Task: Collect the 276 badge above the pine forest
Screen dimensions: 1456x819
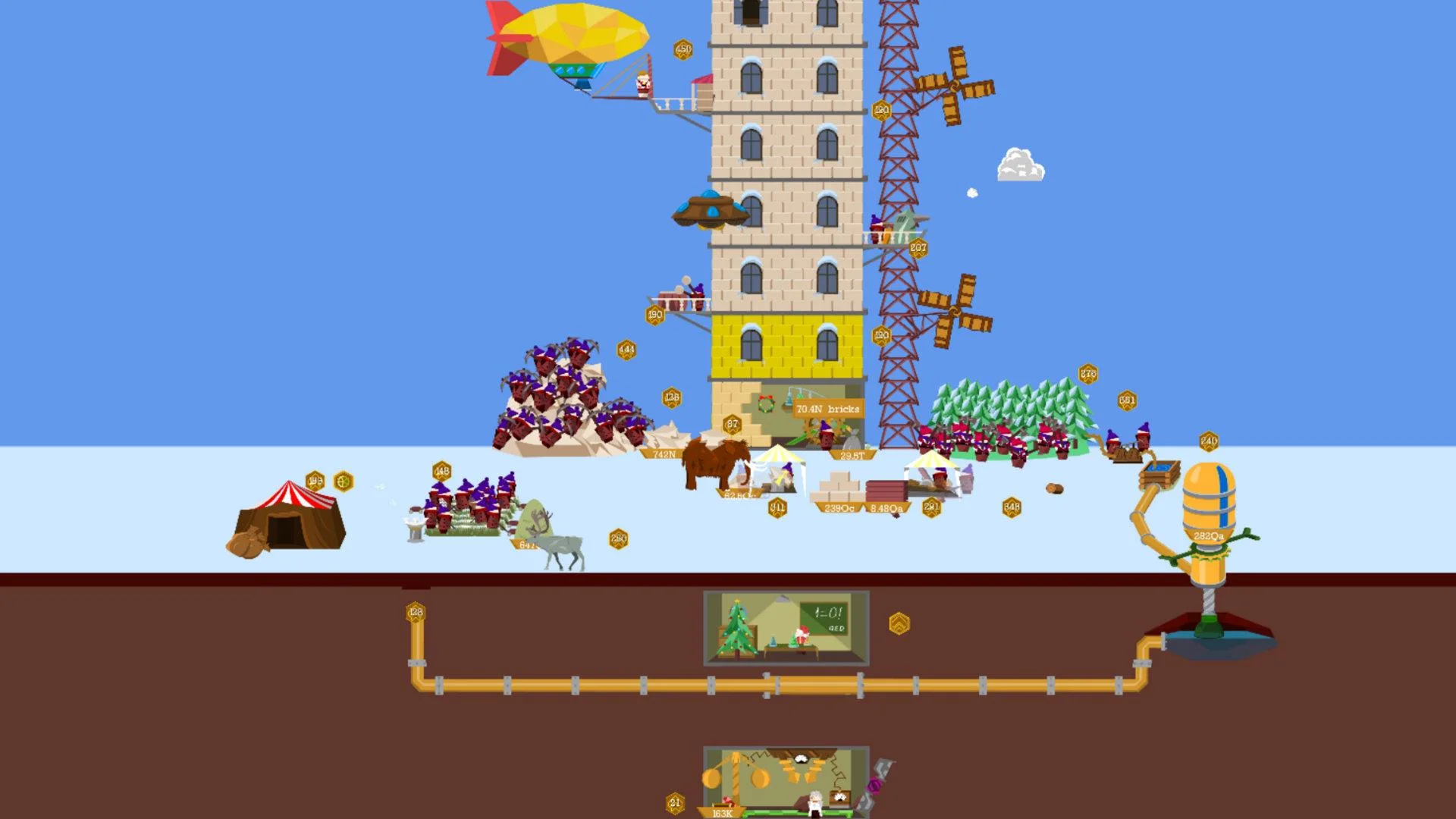Action: click(x=1087, y=373)
